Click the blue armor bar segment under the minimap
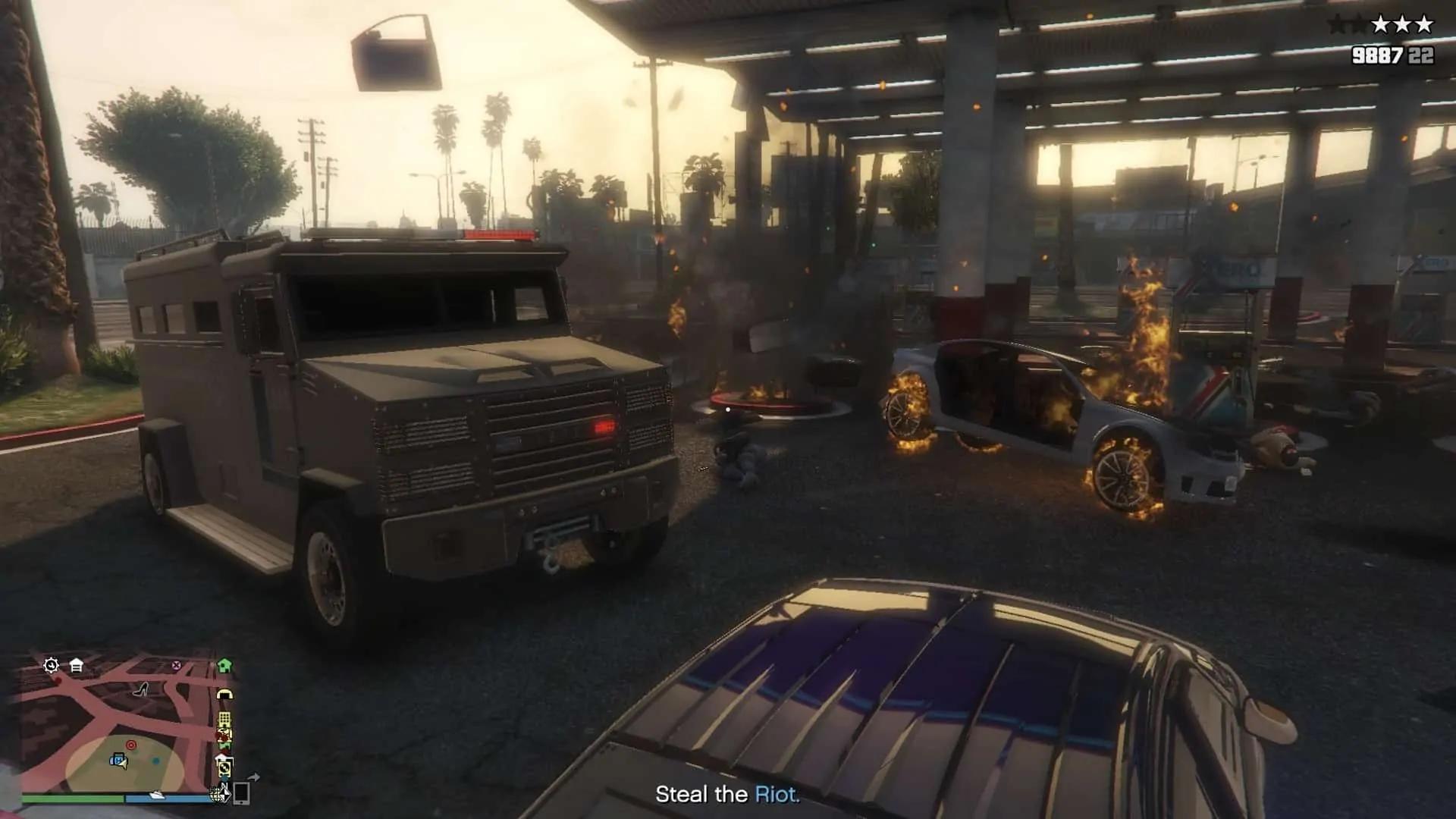The height and width of the screenshot is (819, 1456). click(x=166, y=799)
